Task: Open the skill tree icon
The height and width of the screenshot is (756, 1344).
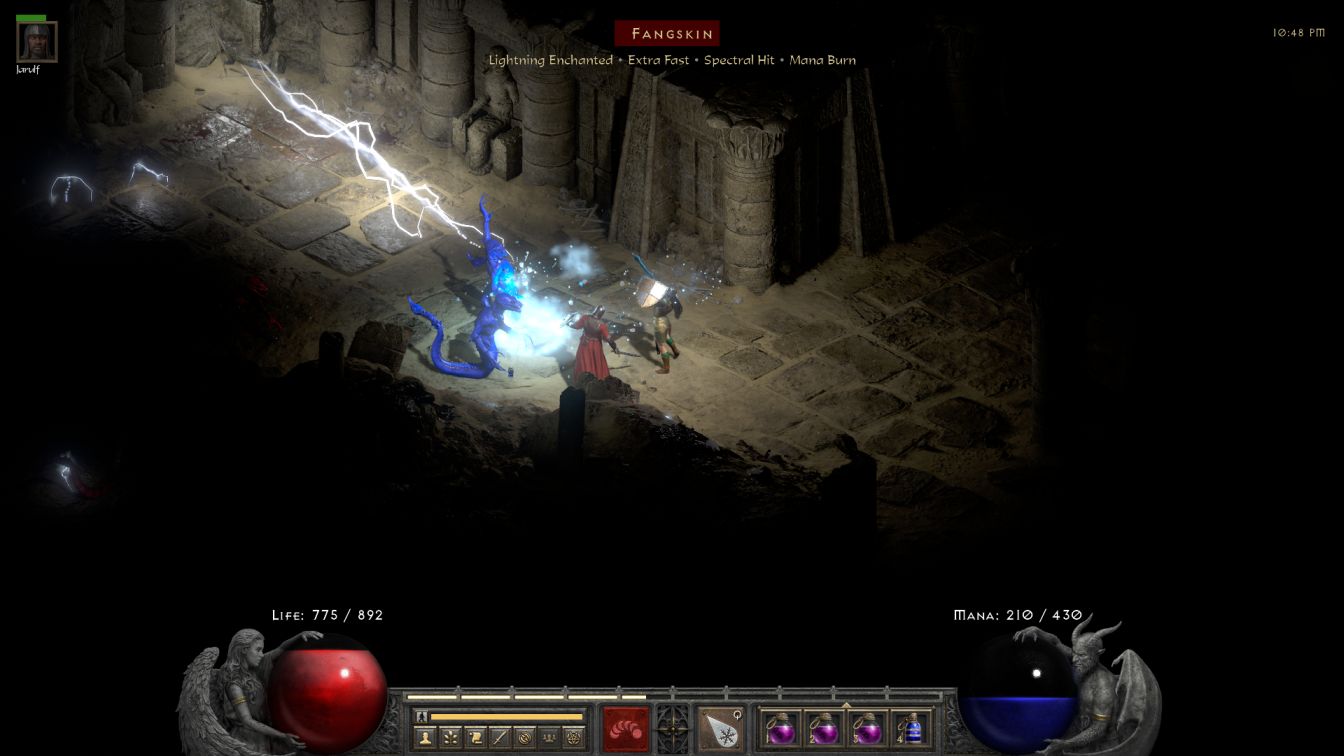Action: point(451,738)
